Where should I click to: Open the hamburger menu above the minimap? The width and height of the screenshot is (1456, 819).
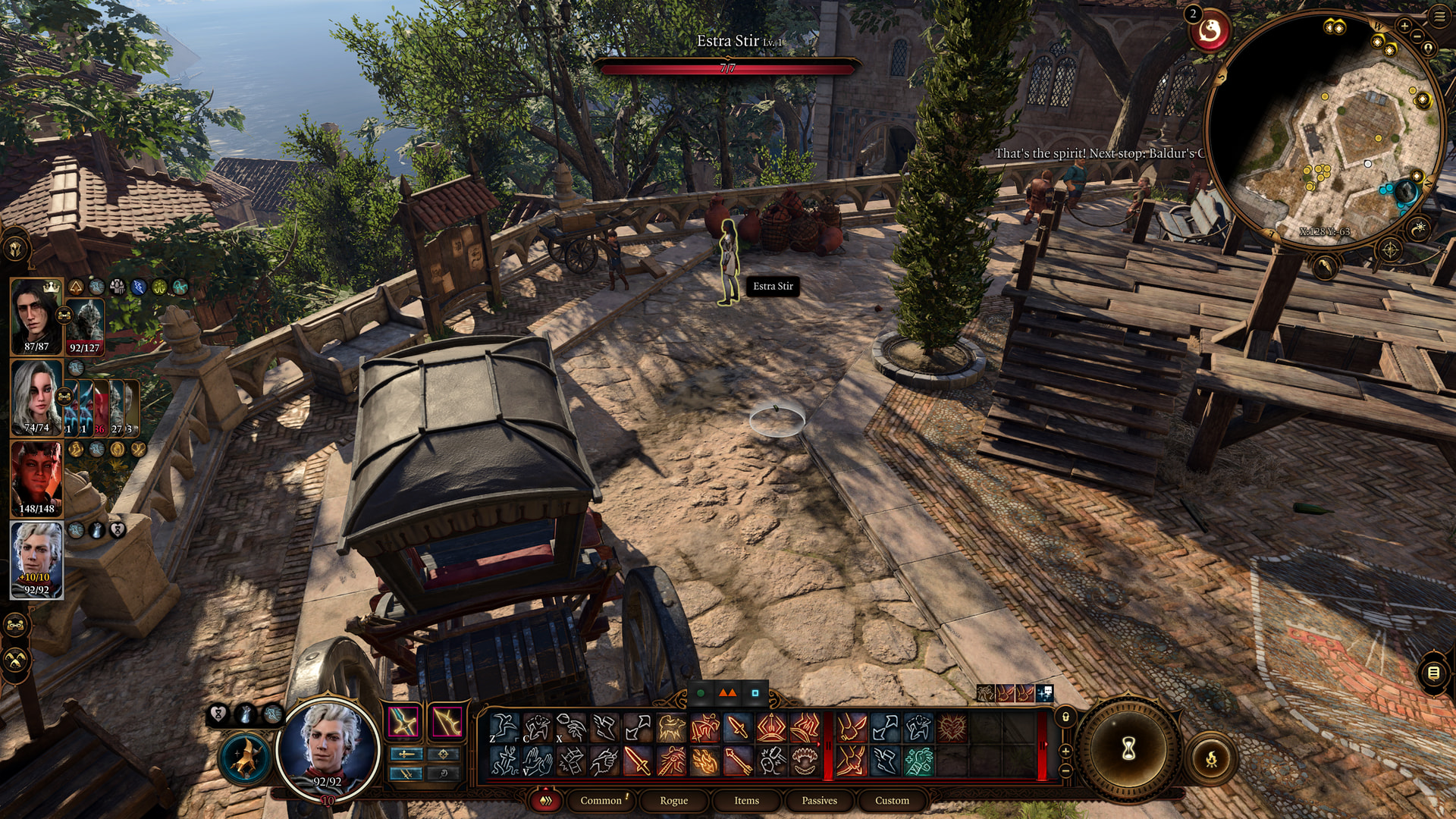(x=1439, y=17)
